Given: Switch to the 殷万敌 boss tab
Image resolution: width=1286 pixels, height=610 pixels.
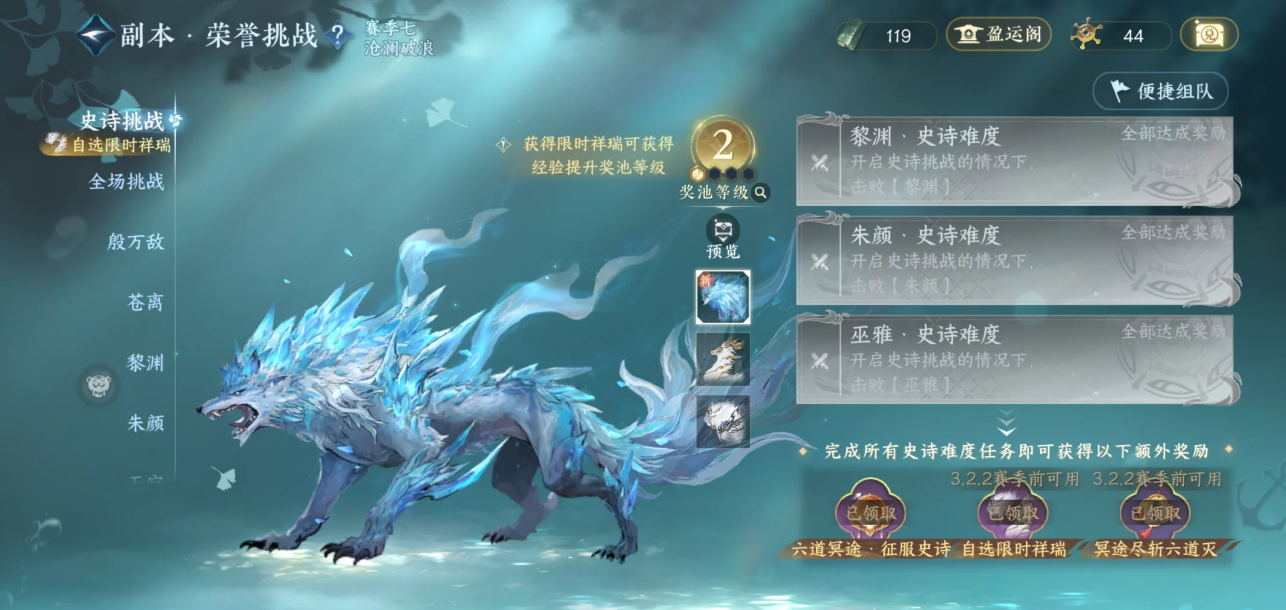Looking at the screenshot, I should pyautogui.click(x=136, y=242).
